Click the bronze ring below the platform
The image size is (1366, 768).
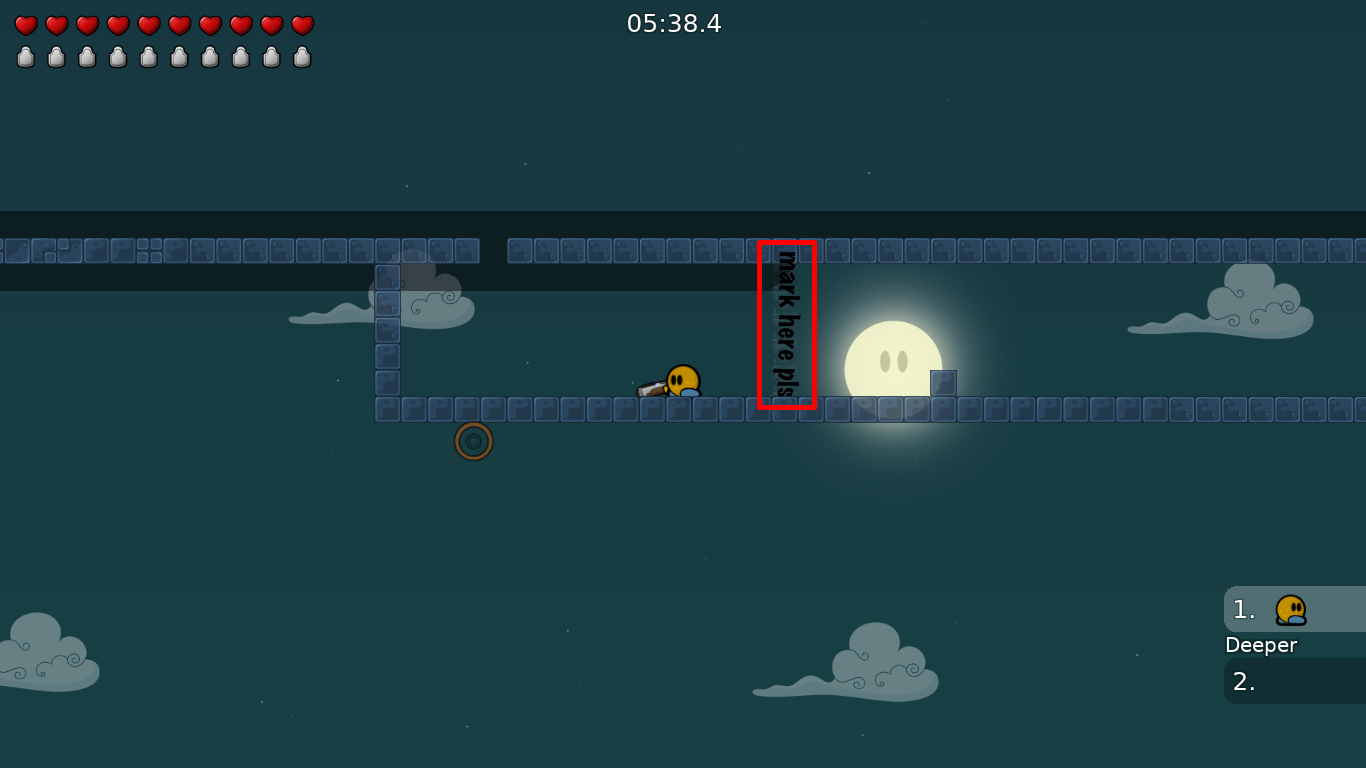coord(472,441)
